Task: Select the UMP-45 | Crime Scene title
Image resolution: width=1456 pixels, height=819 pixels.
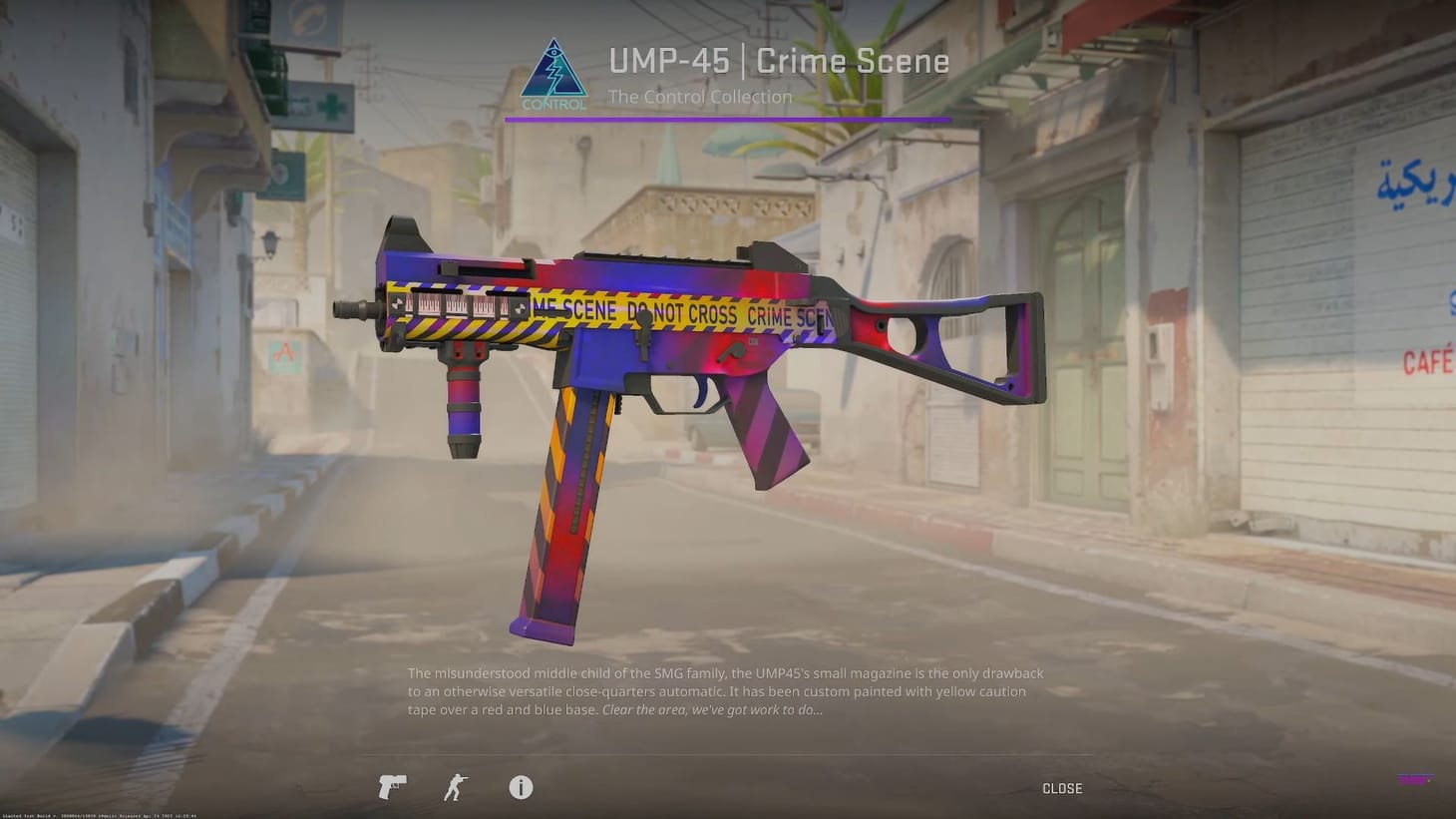Action: [x=779, y=61]
